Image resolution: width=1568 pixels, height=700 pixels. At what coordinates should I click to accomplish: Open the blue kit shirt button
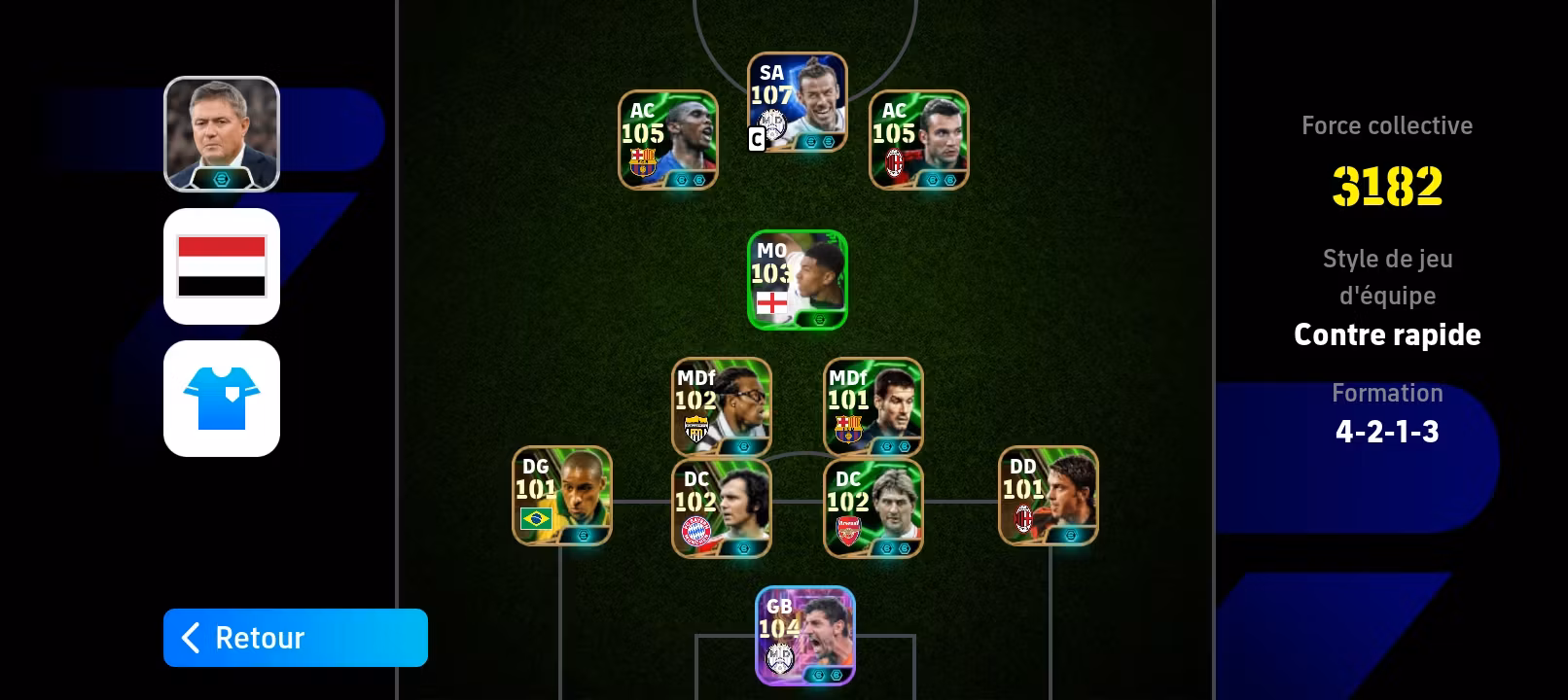point(222,399)
